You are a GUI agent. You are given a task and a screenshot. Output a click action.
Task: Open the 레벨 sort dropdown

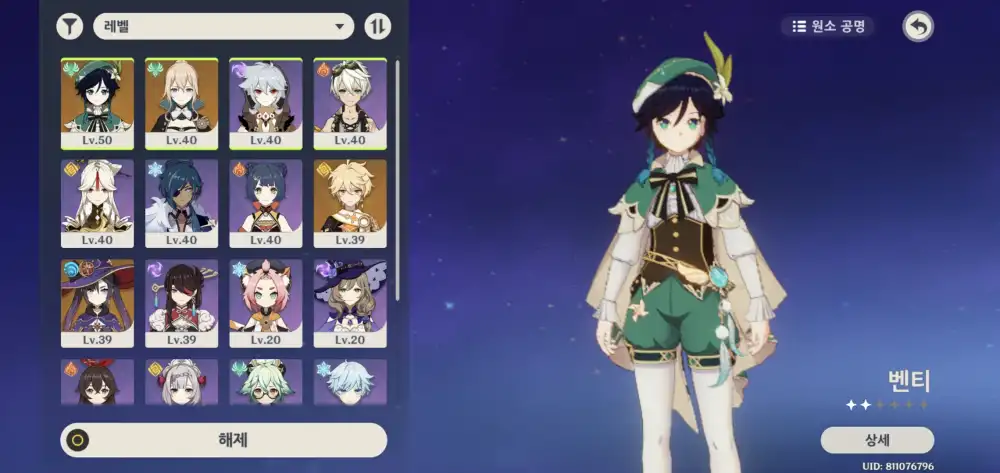click(x=224, y=27)
